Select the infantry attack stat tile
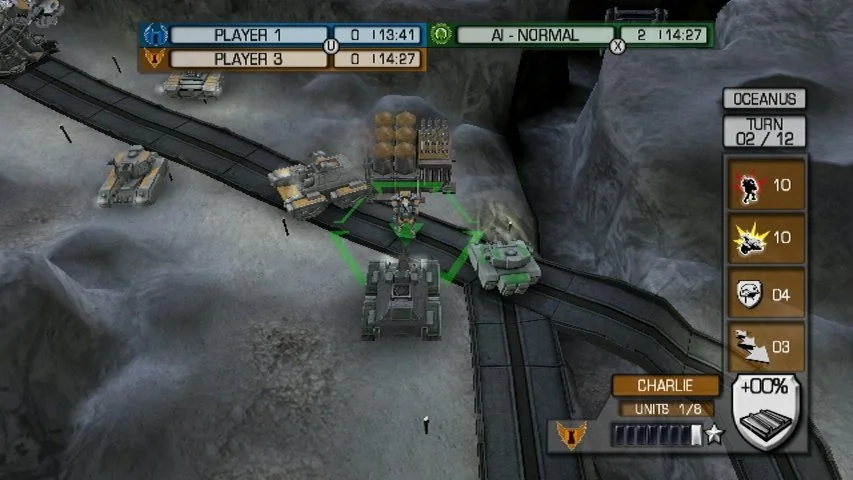Viewport: 853px width, 480px height. (765, 185)
